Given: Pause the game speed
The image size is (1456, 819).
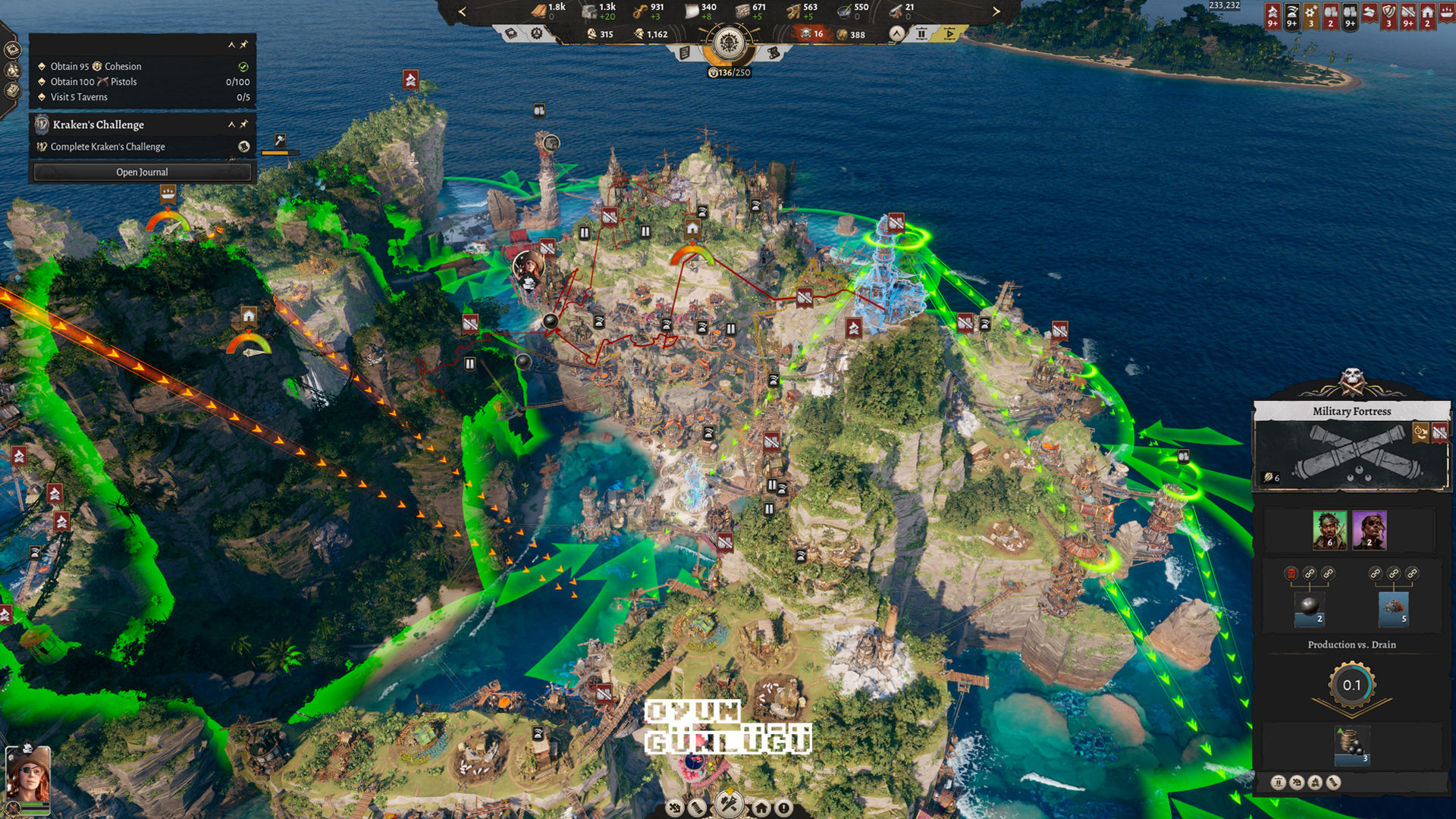Looking at the screenshot, I should click(x=921, y=33).
